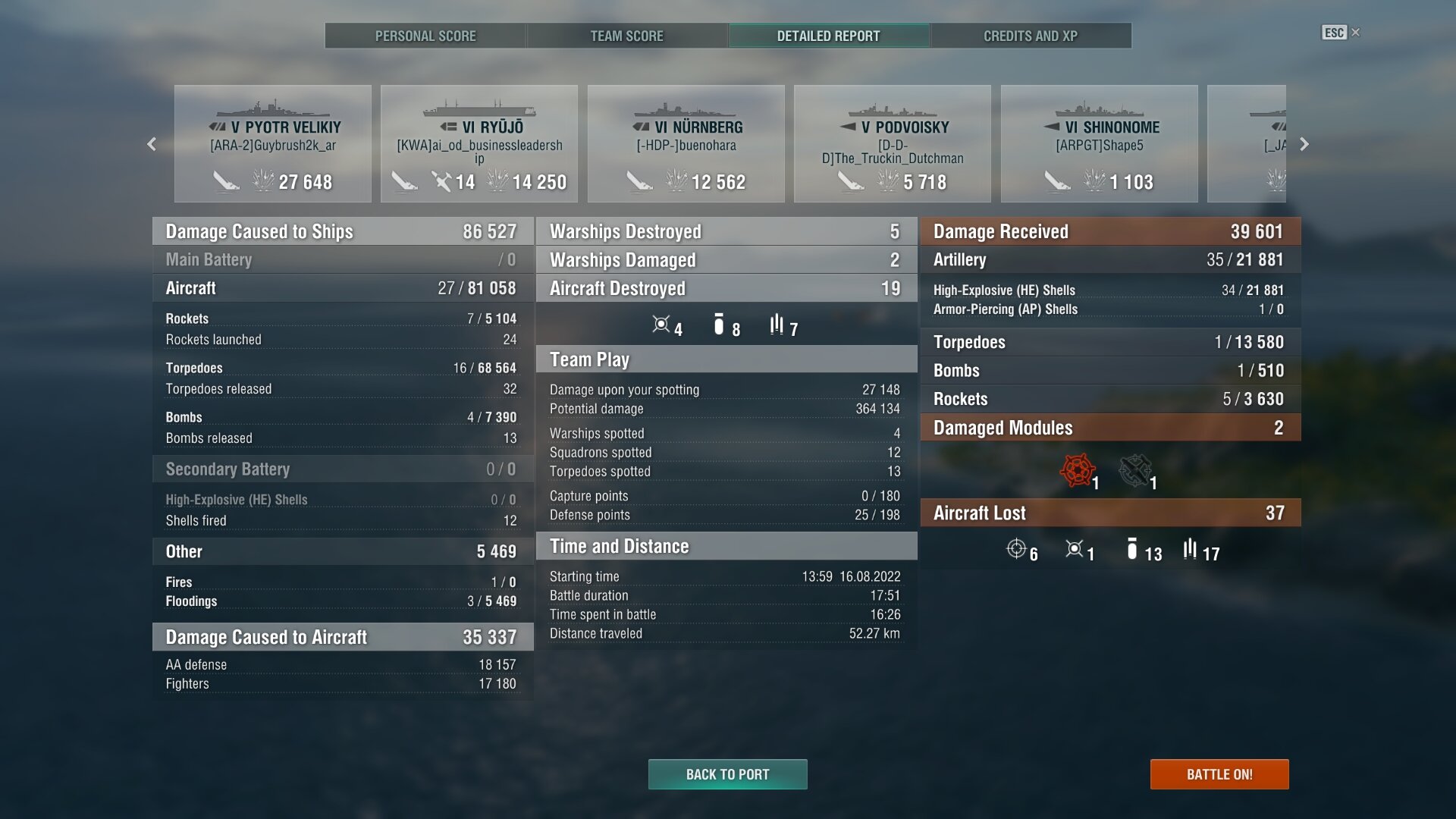This screenshot has width=1456, height=819.
Task: Select the Shinonome ship card
Action: point(1099,144)
